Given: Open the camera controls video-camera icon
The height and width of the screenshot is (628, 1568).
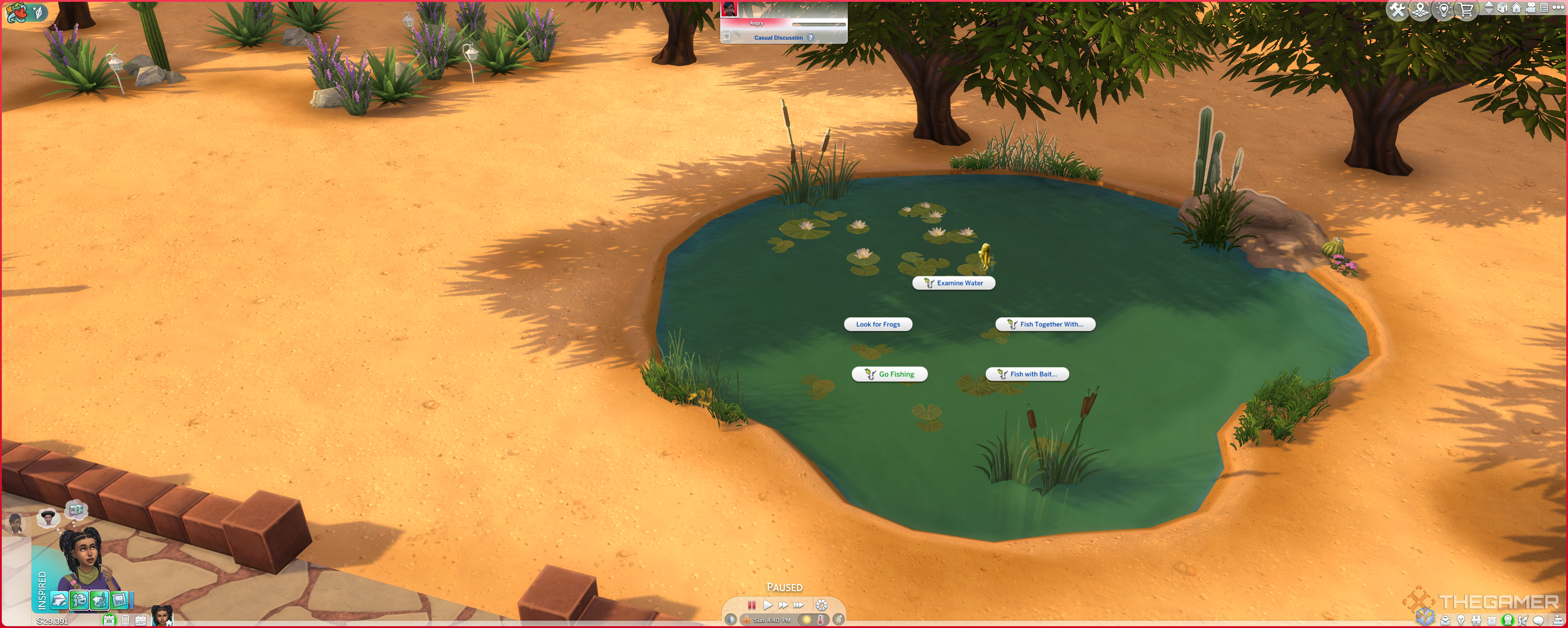Looking at the screenshot, I should [1531, 8].
